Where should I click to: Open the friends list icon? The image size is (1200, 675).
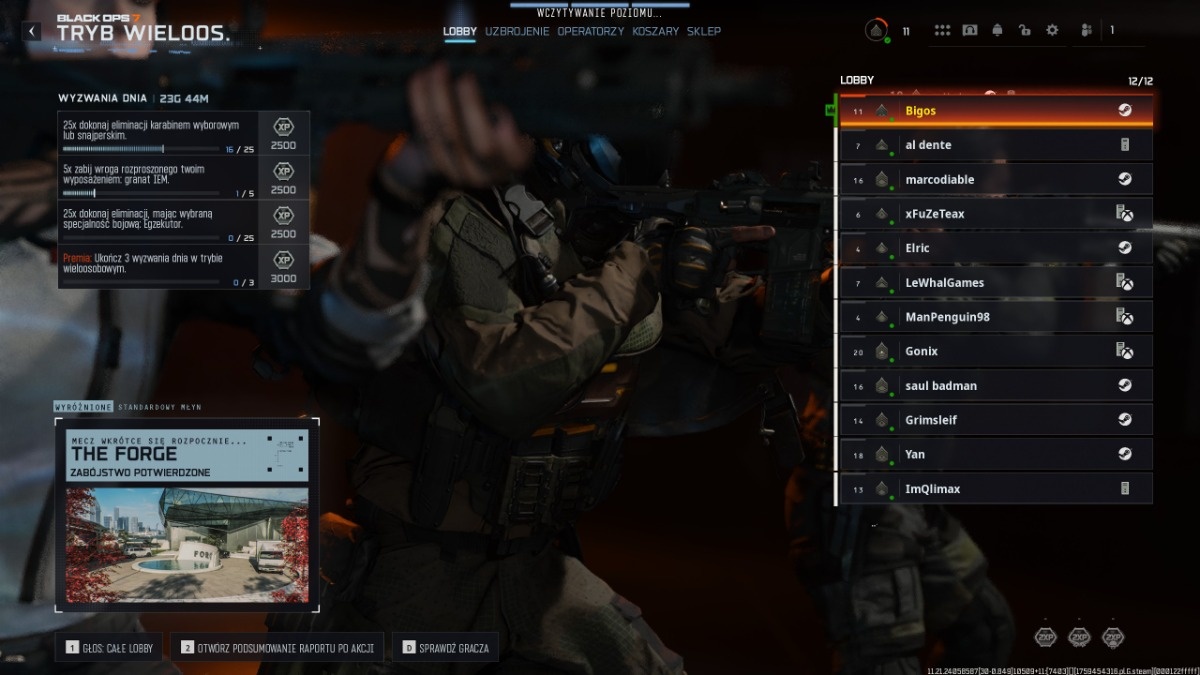pyautogui.click(x=1087, y=31)
